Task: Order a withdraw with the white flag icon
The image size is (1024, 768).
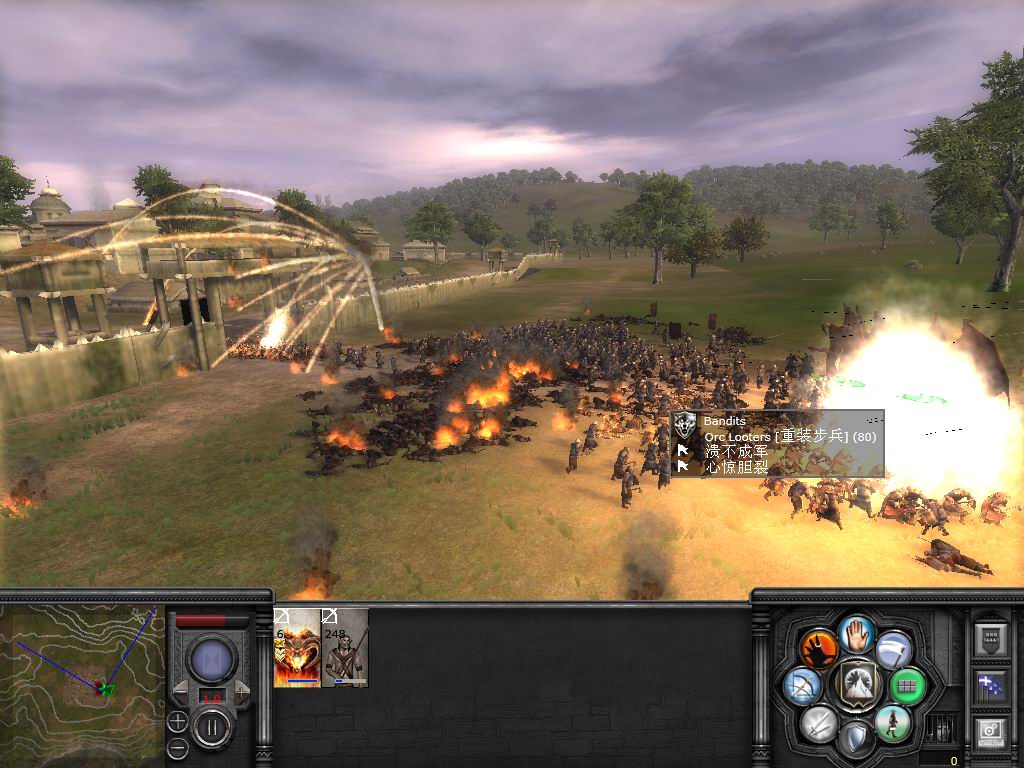Action: tap(893, 648)
